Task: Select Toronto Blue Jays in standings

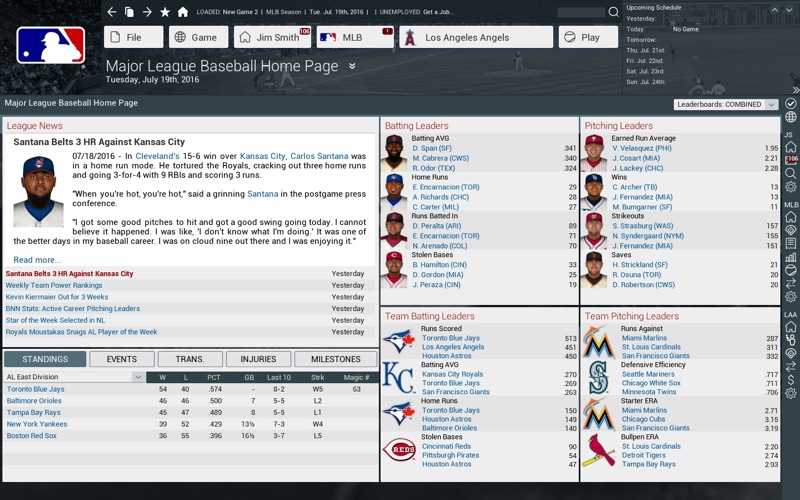Action: click(x=35, y=389)
